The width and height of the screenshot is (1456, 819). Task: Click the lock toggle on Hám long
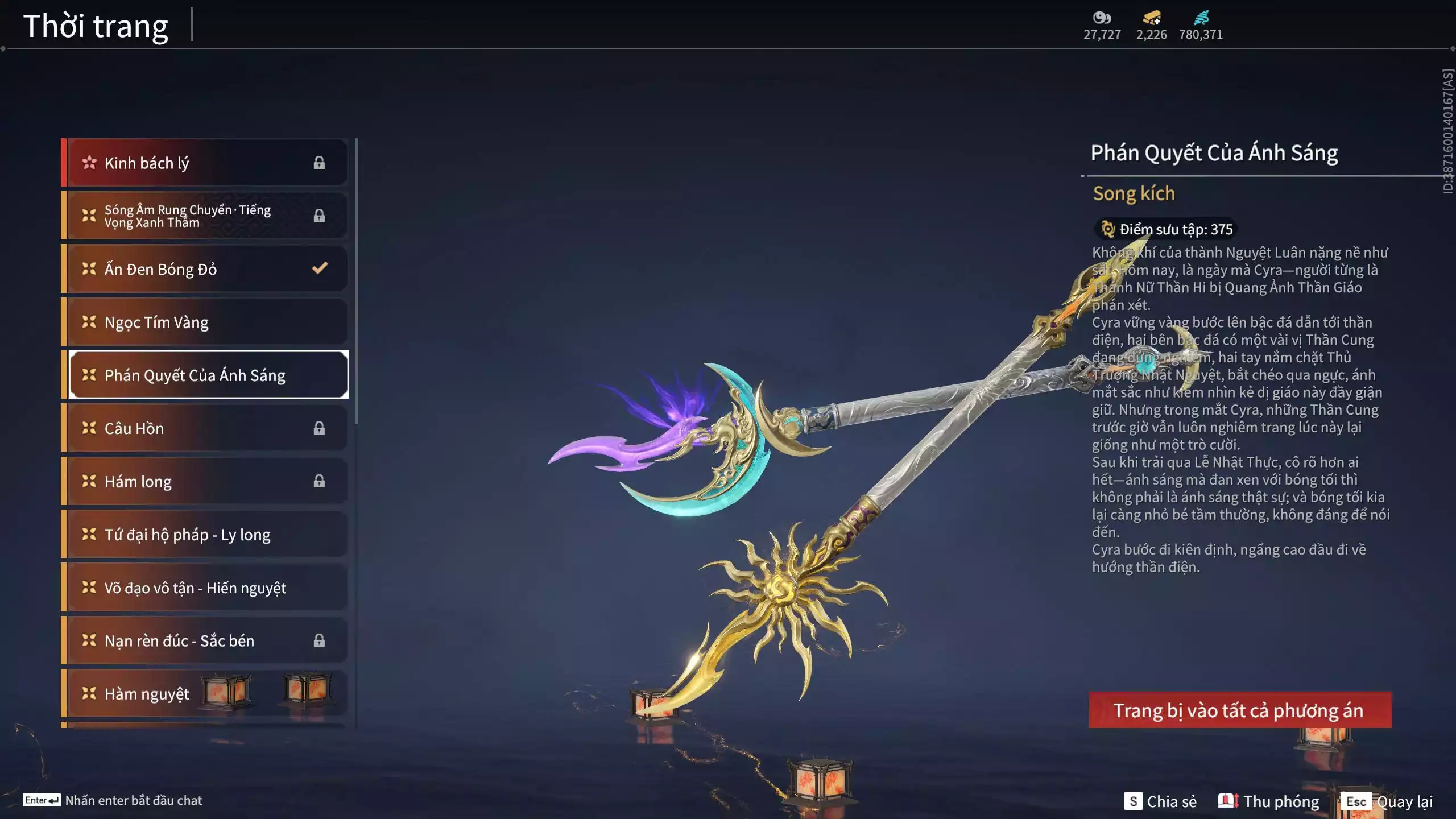coord(319,481)
